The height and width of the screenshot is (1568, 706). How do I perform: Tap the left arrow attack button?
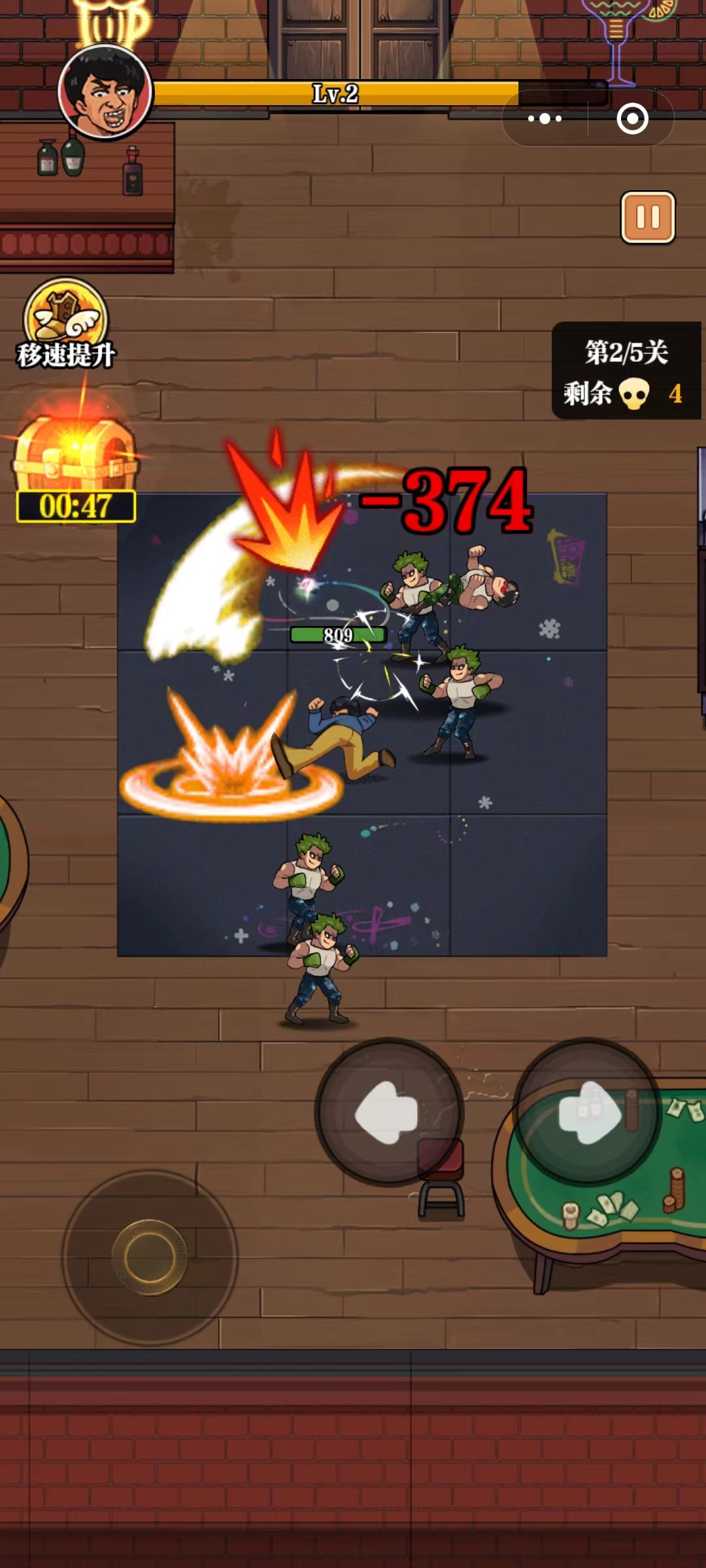point(389,1112)
